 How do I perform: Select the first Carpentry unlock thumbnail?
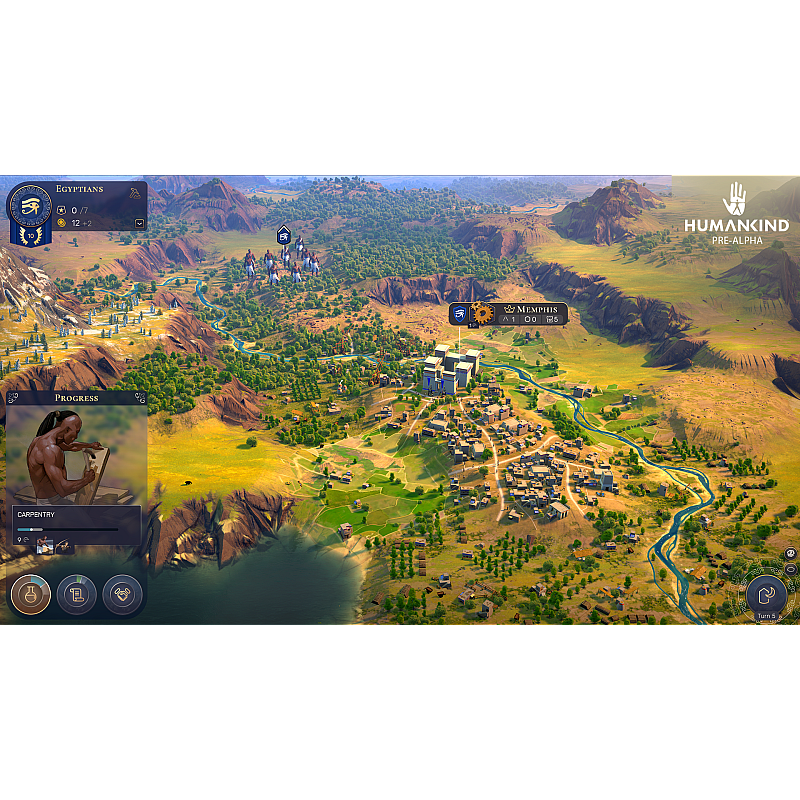tap(45, 544)
